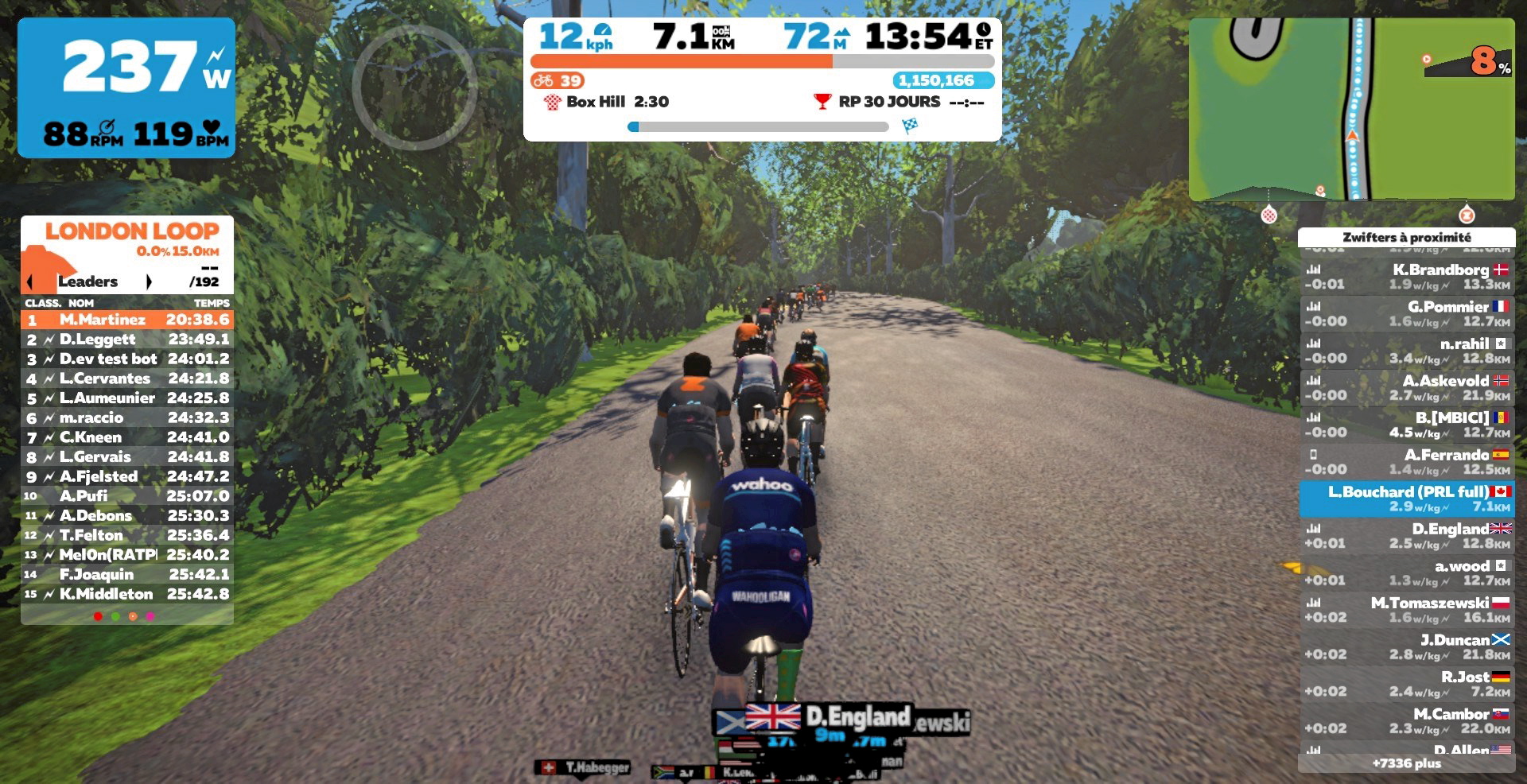Screen dimensions: 1527x784
Task: Choose L.Cervantes in the London Loop list
Action: 127,378
